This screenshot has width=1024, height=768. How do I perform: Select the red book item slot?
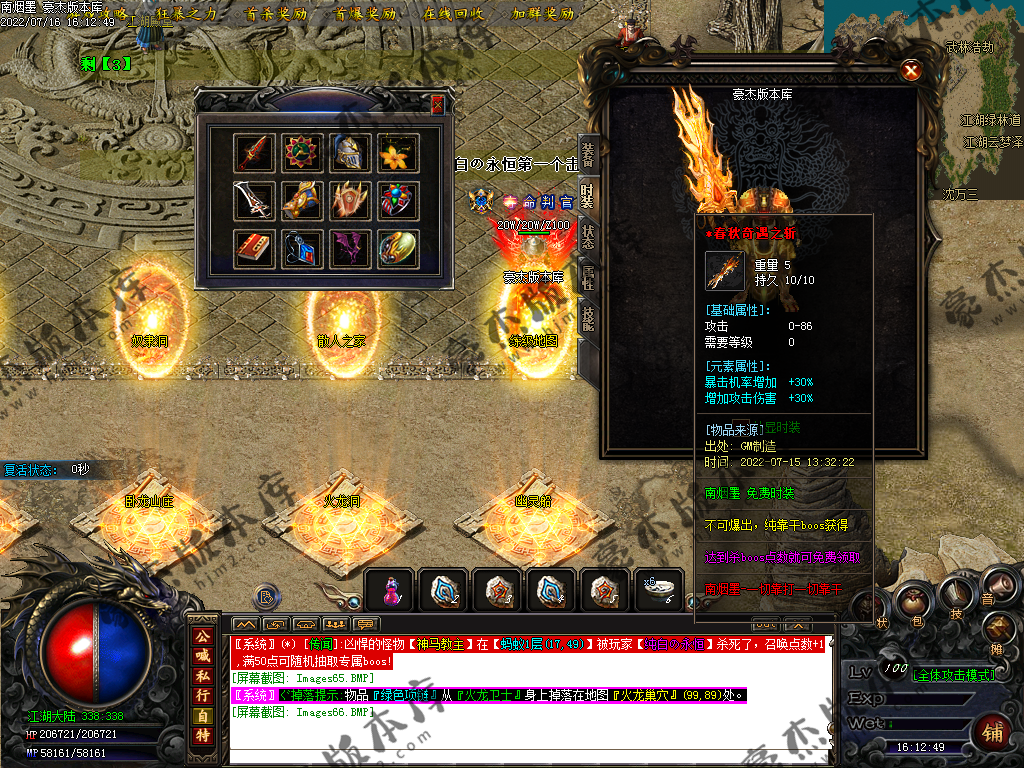pos(253,248)
